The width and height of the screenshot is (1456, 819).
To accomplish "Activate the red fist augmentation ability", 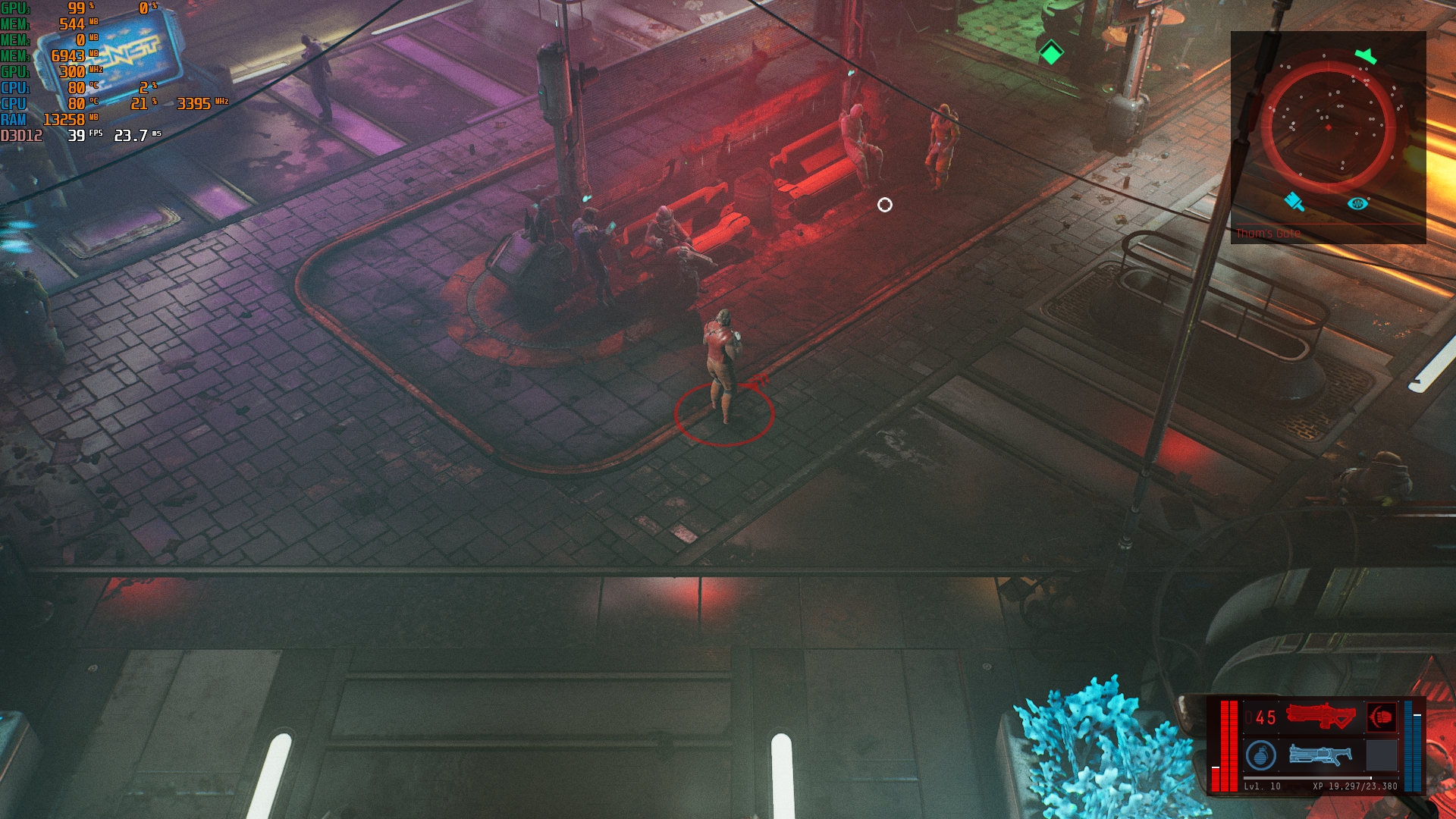I will pos(1381,717).
